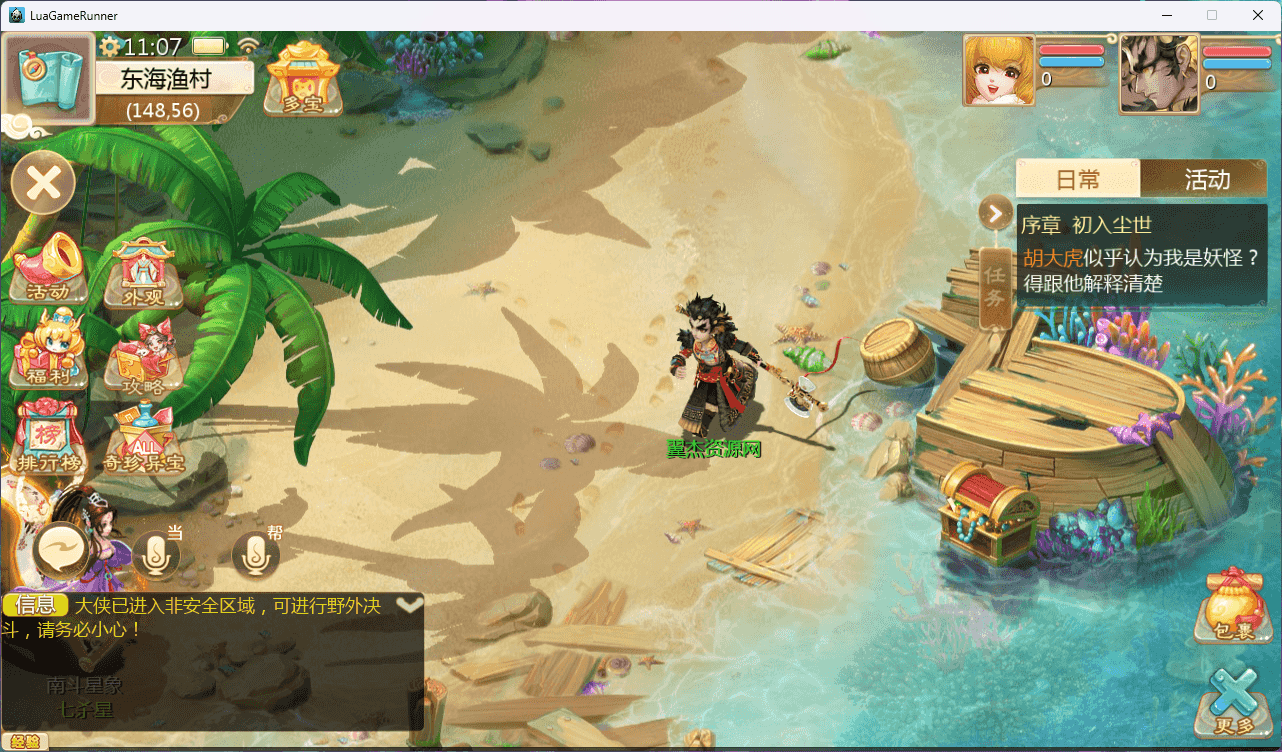Switch to the 日常 daily tab
1282x752 pixels.
coord(1078,179)
